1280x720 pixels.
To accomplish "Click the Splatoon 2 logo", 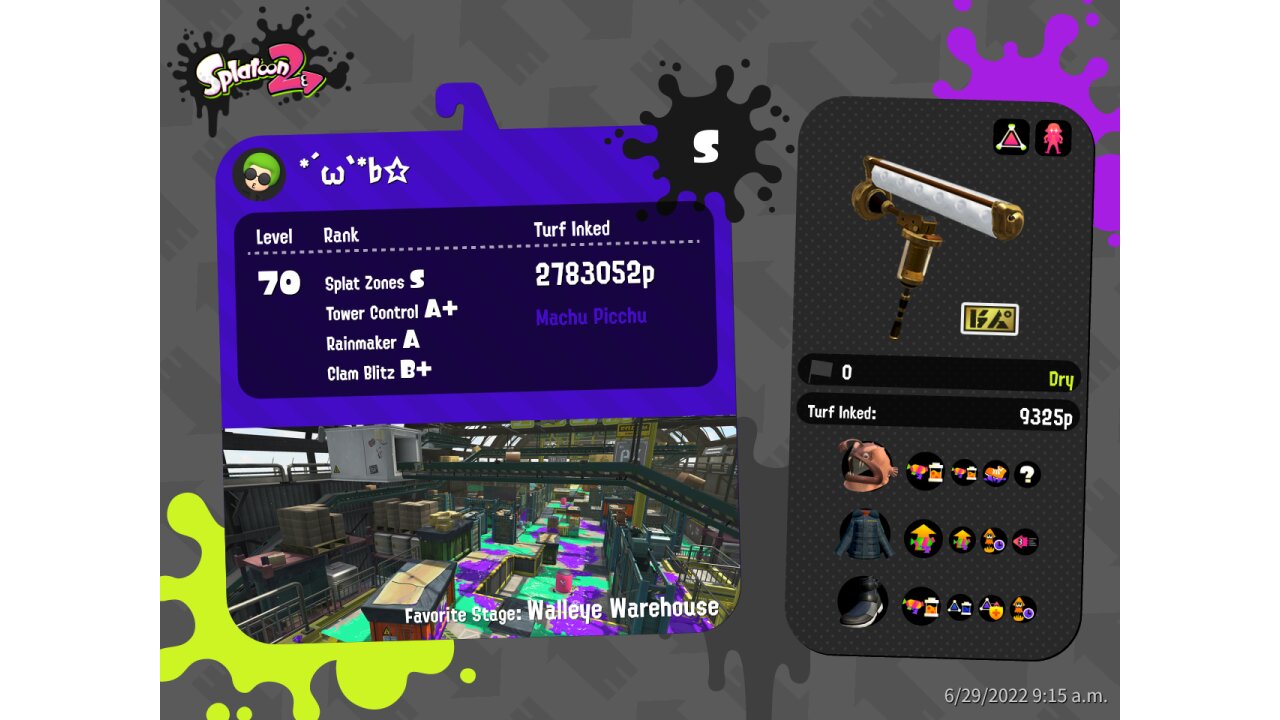I will [261, 77].
